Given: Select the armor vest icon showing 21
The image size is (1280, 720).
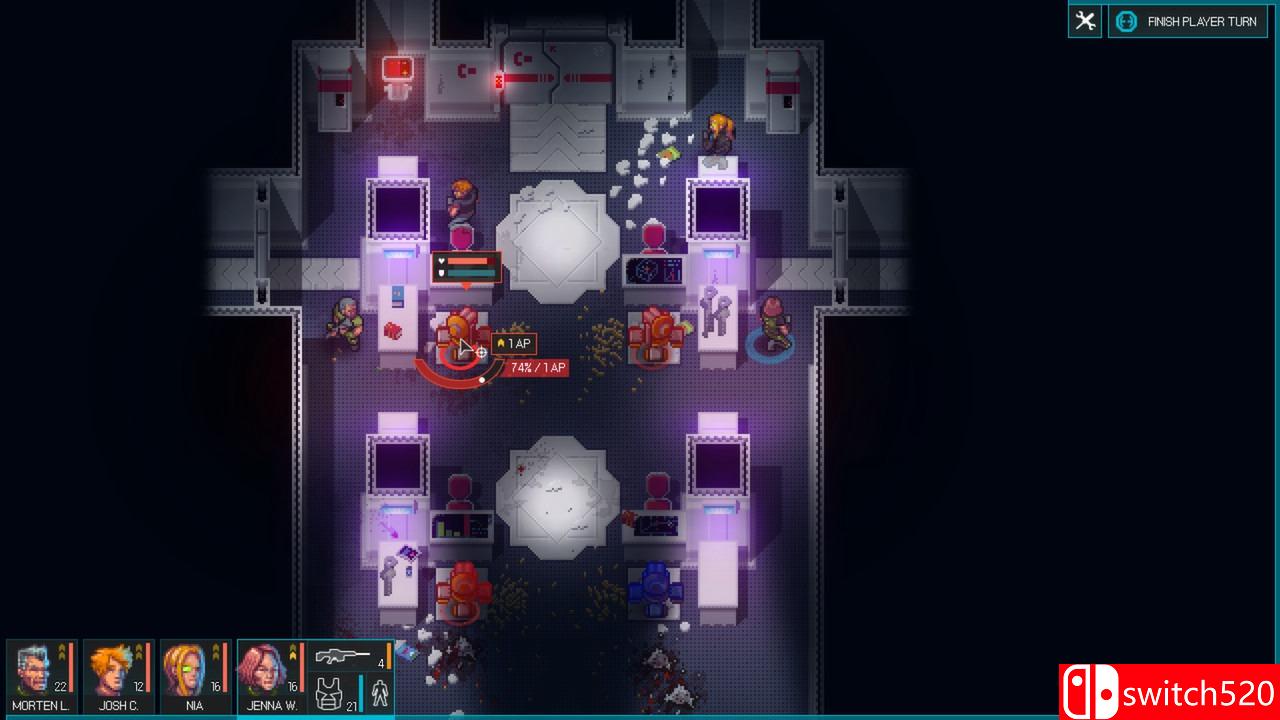Looking at the screenshot, I should pyautogui.click(x=330, y=692).
